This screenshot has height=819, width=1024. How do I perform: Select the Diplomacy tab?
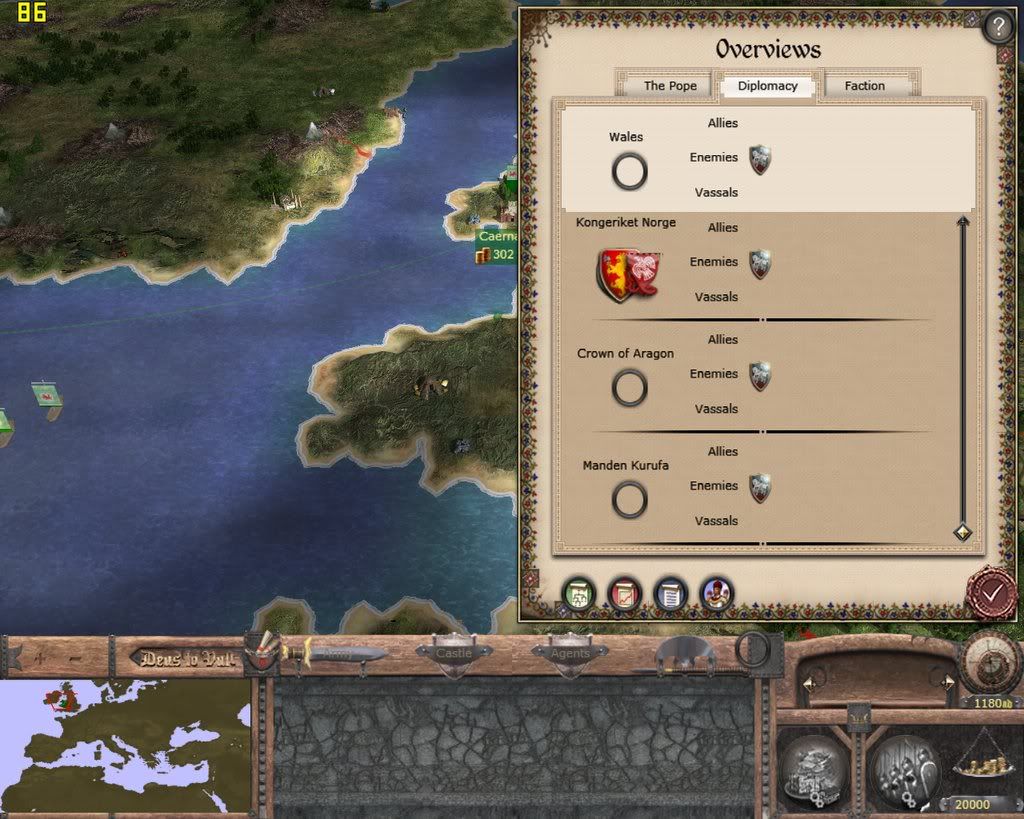pos(767,86)
